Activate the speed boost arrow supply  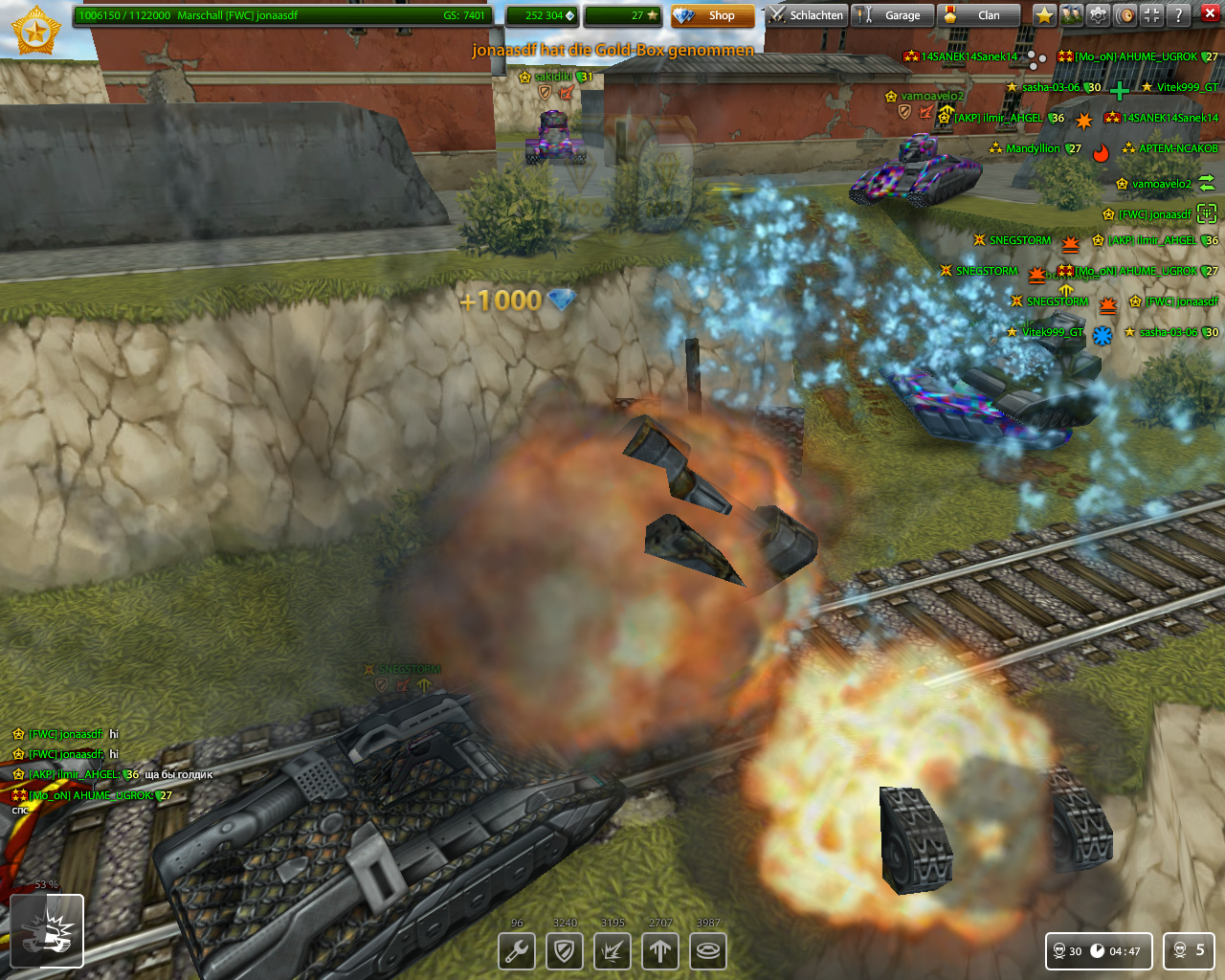coord(660,951)
